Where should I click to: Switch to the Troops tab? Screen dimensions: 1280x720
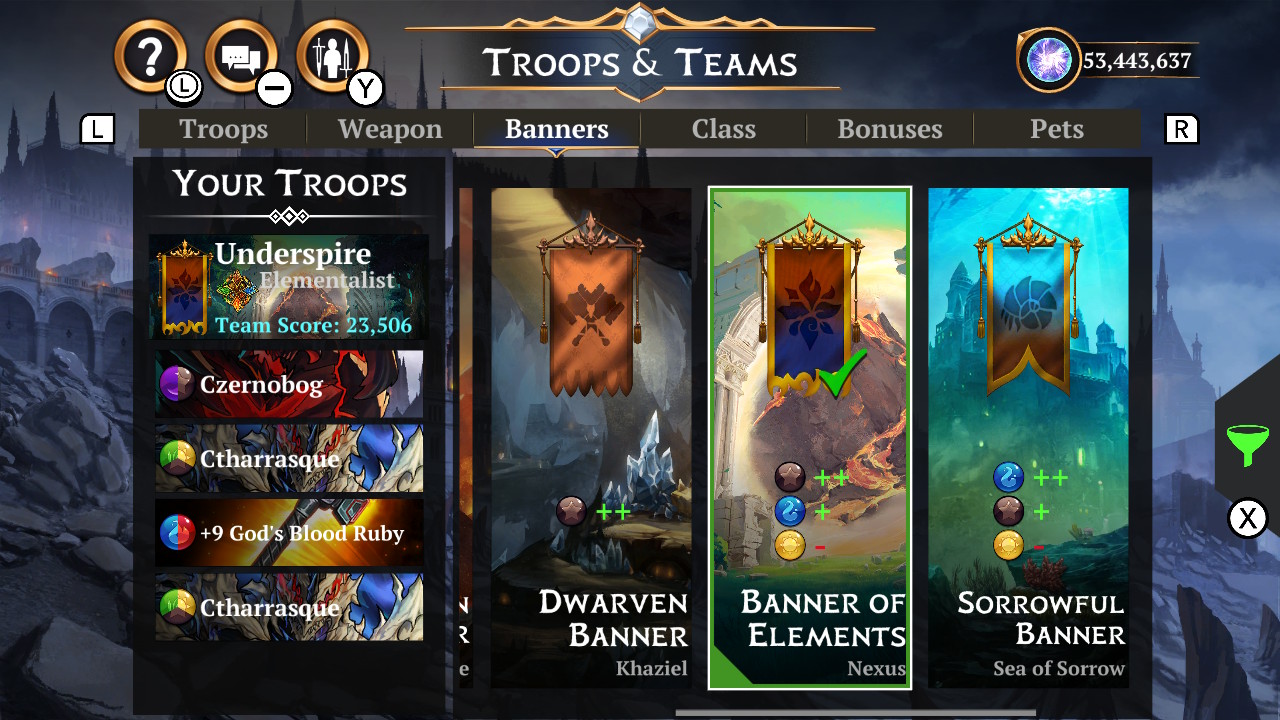(x=223, y=129)
